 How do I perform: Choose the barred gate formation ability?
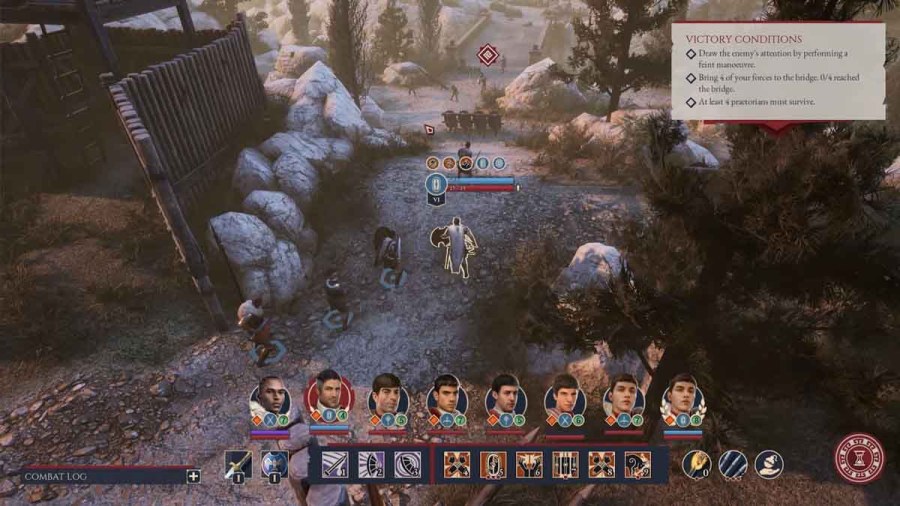(x=565, y=465)
